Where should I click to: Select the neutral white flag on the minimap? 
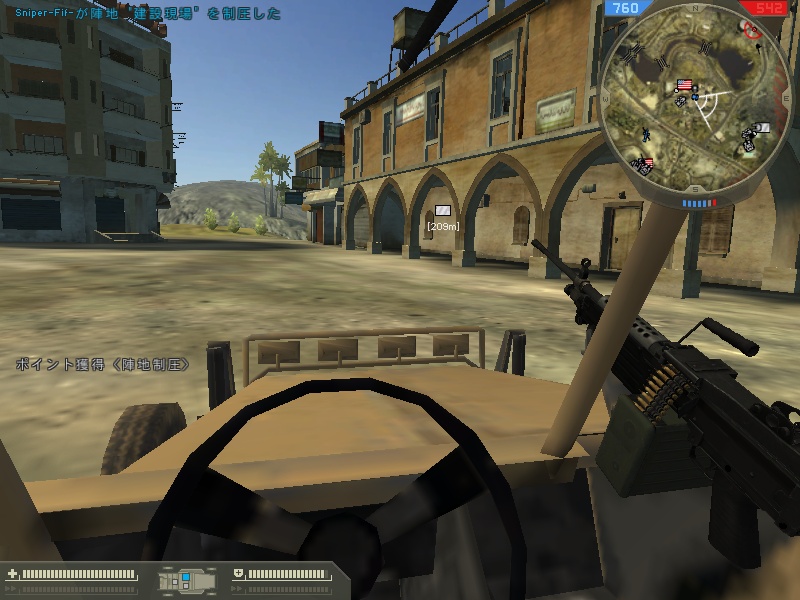point(762,127)
